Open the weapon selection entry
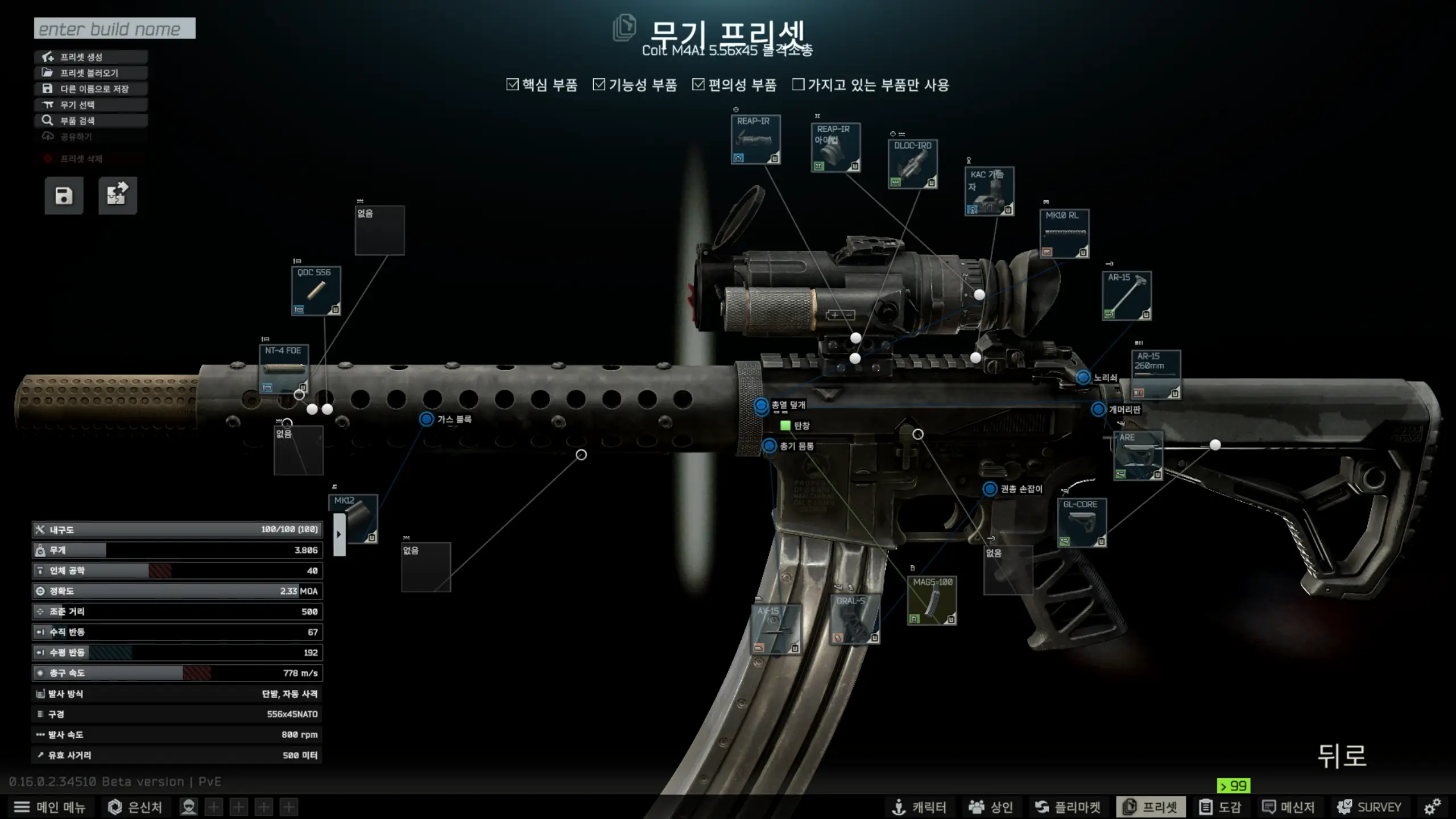Viewport: 1456px width, 819px height. tap(91, 105)
